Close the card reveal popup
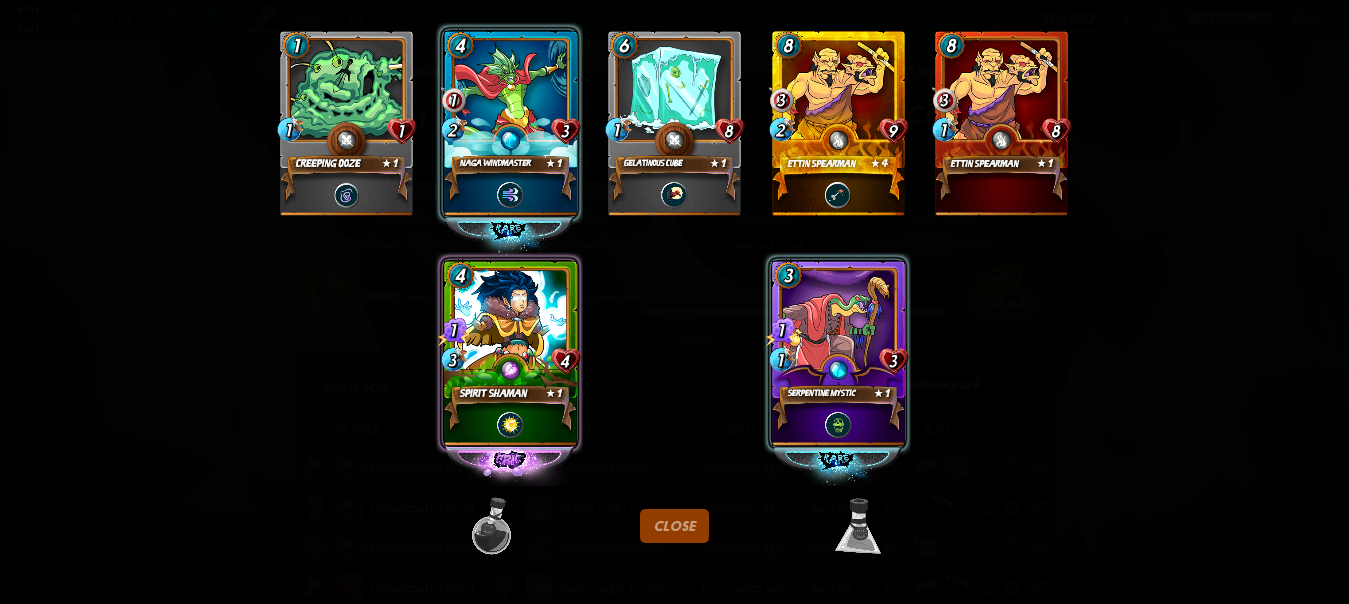The width and height of the screenshot is (1349, 604). [x=674, y=526]
